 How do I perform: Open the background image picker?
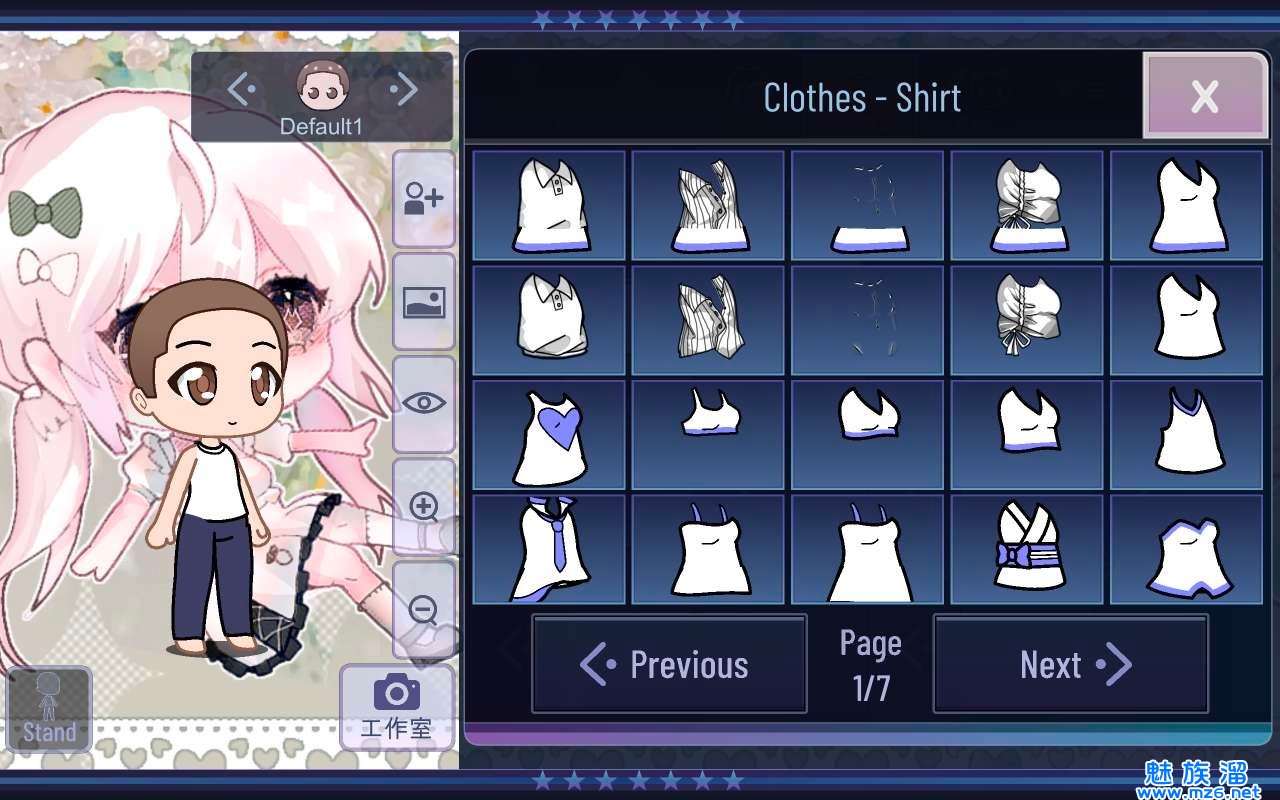pyautogui.click(x=424, y=301)
